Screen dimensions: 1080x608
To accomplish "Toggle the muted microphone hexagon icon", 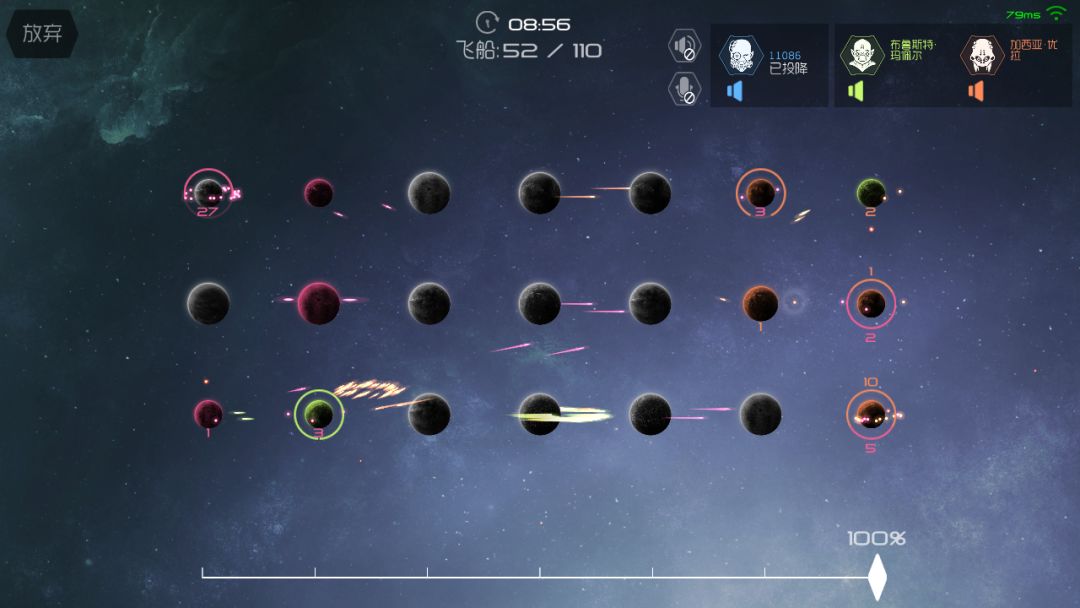I will 685,88.
